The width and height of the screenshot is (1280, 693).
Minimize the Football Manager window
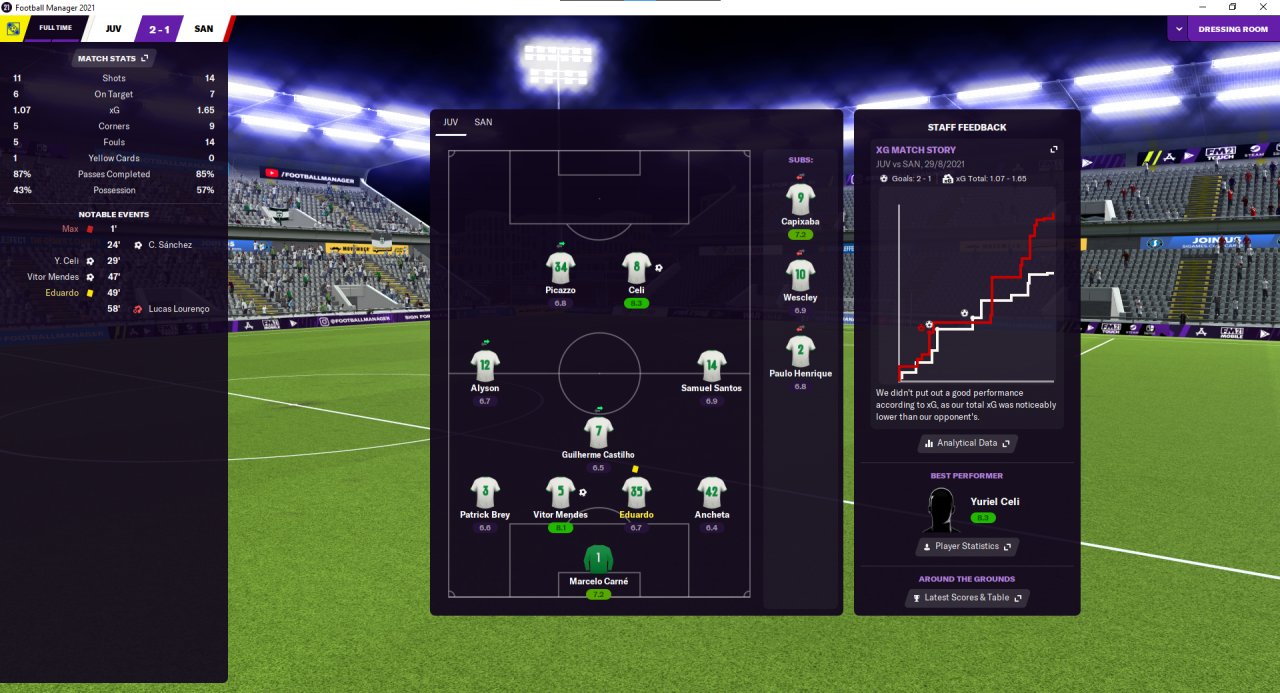[x=1204, y=7]
